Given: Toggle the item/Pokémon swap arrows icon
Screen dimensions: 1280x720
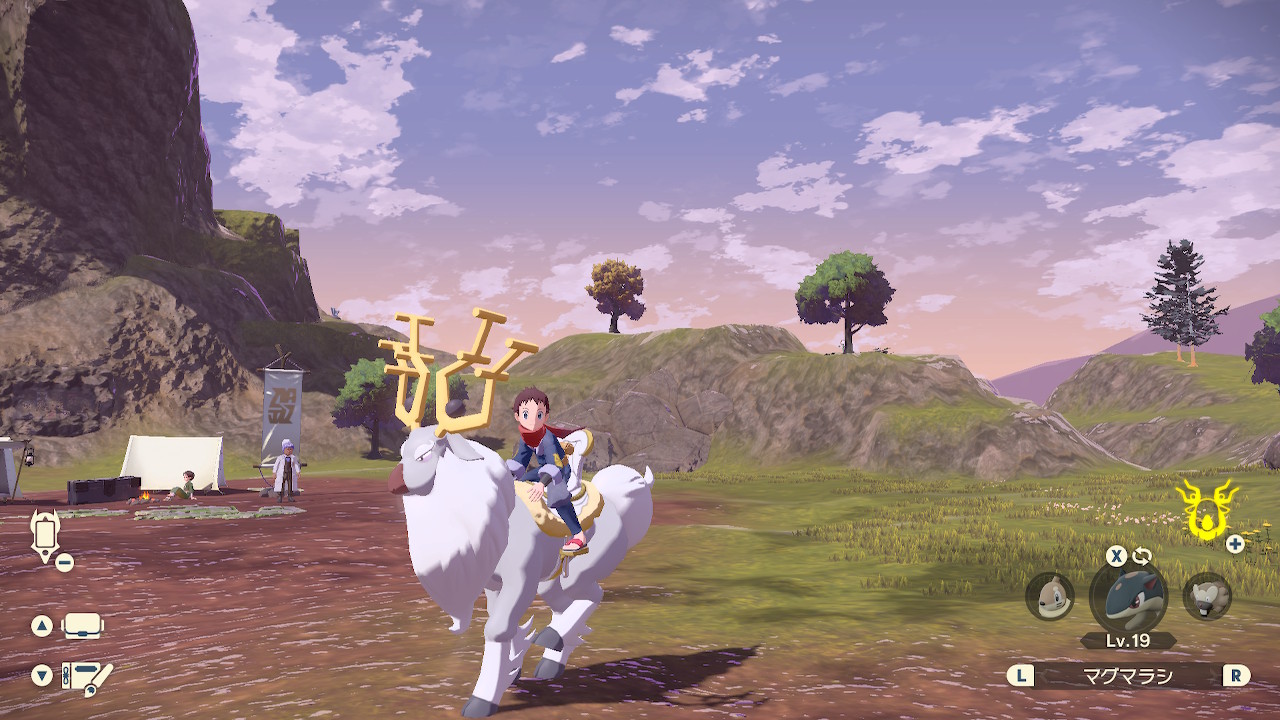Looking at the screenshot, I should (x=1142, y=555).
